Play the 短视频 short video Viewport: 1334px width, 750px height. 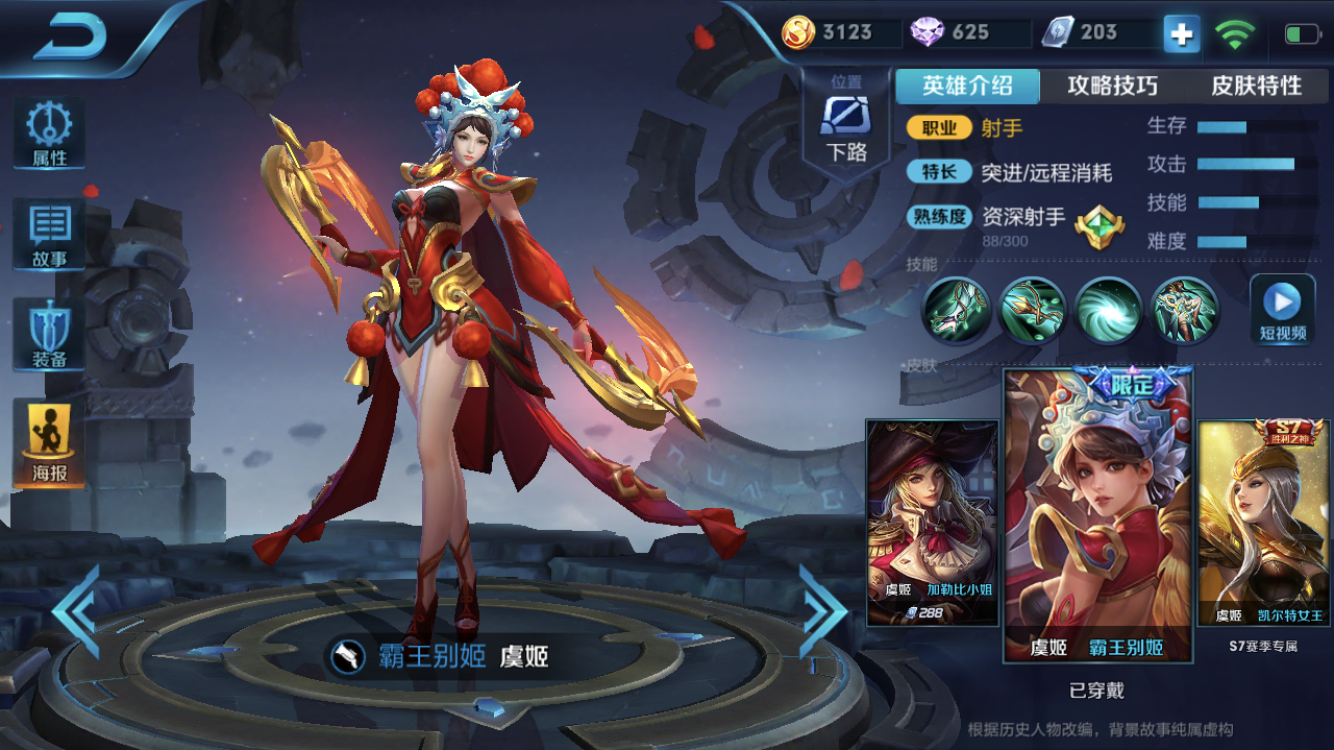tap(1282, 309)
